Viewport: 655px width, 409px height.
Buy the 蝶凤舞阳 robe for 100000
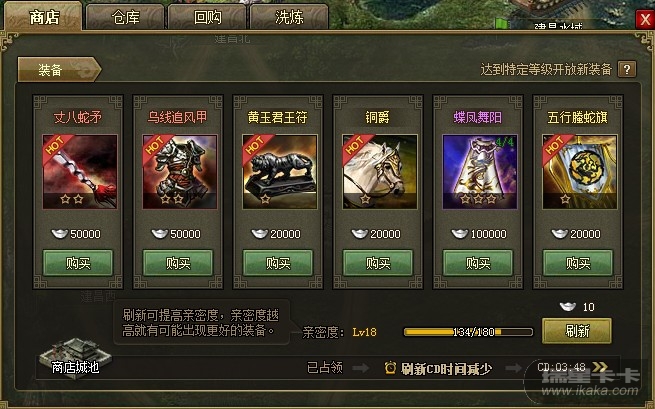click(x=478, y=263)
